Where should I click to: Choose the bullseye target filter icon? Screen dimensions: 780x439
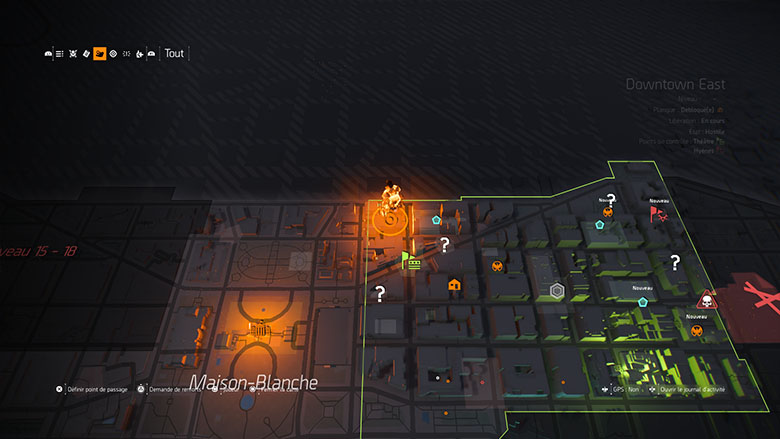pyautogui.click(x=113, y=54)
